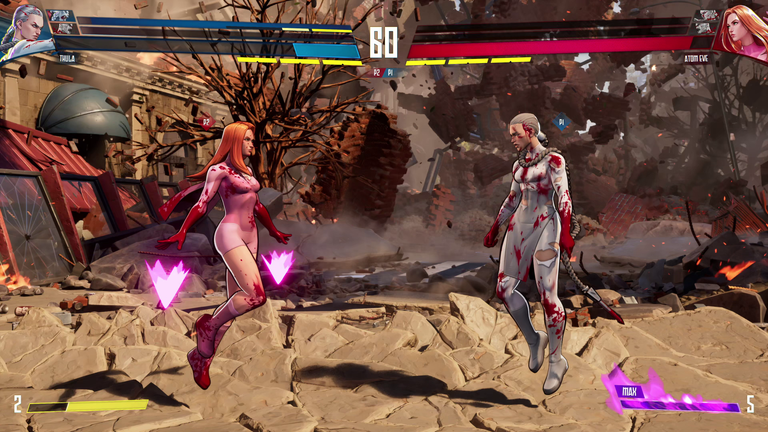Select Atom Eve's character portrait
This screenshot has width=768, height=432.
(x=744, y=28)
